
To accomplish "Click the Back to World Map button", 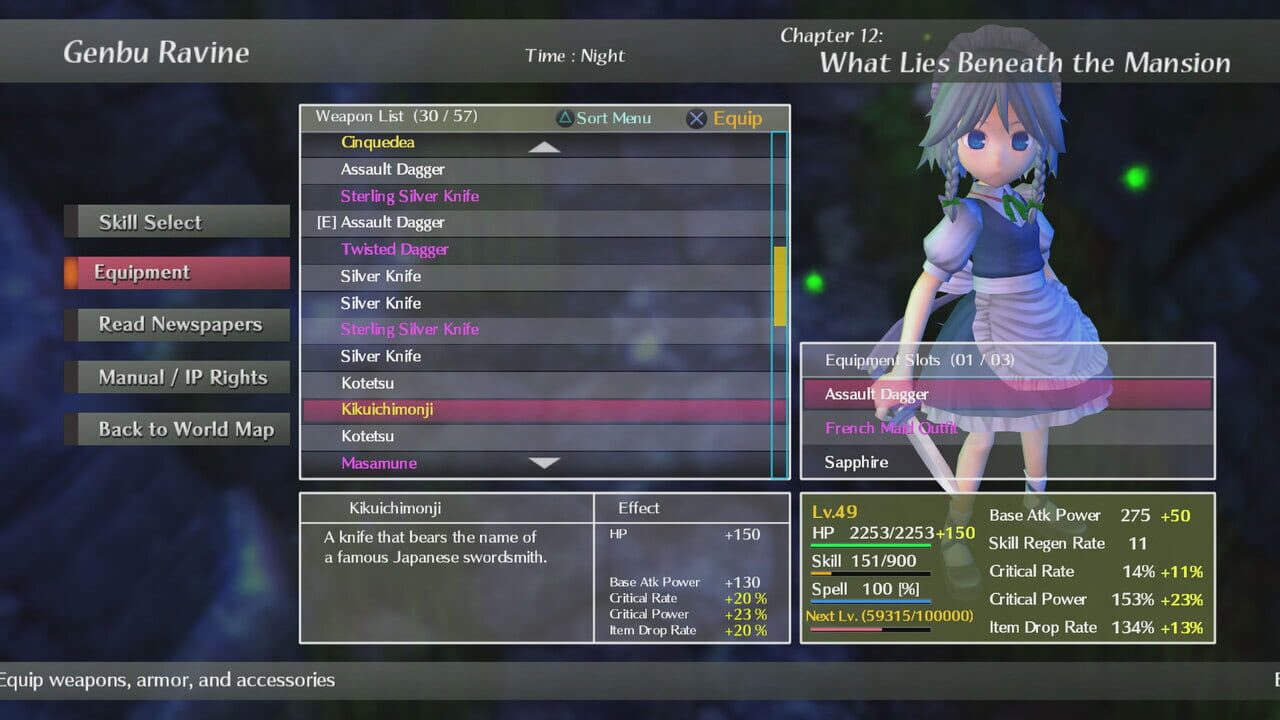I will pos(178,428).
